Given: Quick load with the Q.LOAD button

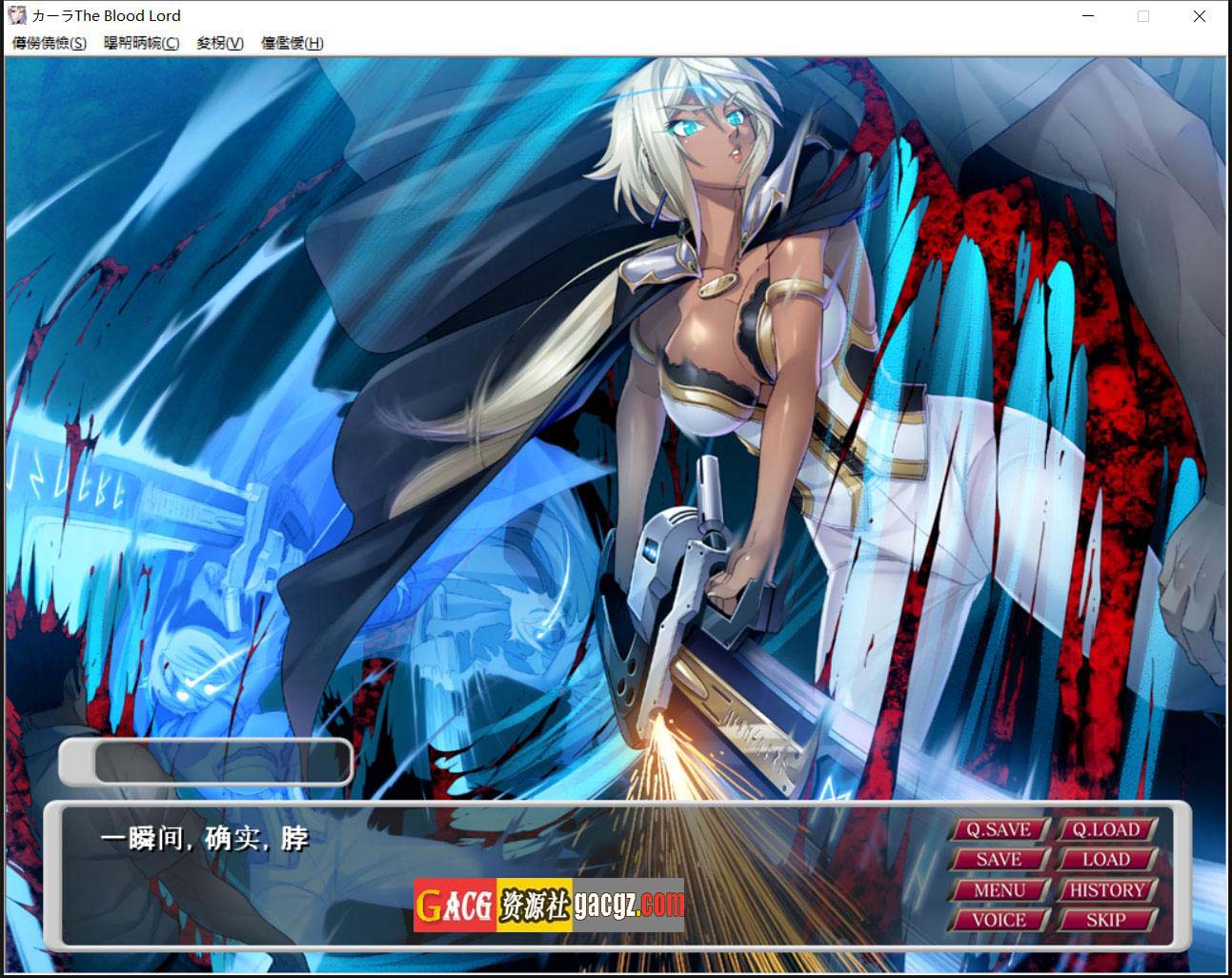Looking at the screenshot, I should [1105, 829].
